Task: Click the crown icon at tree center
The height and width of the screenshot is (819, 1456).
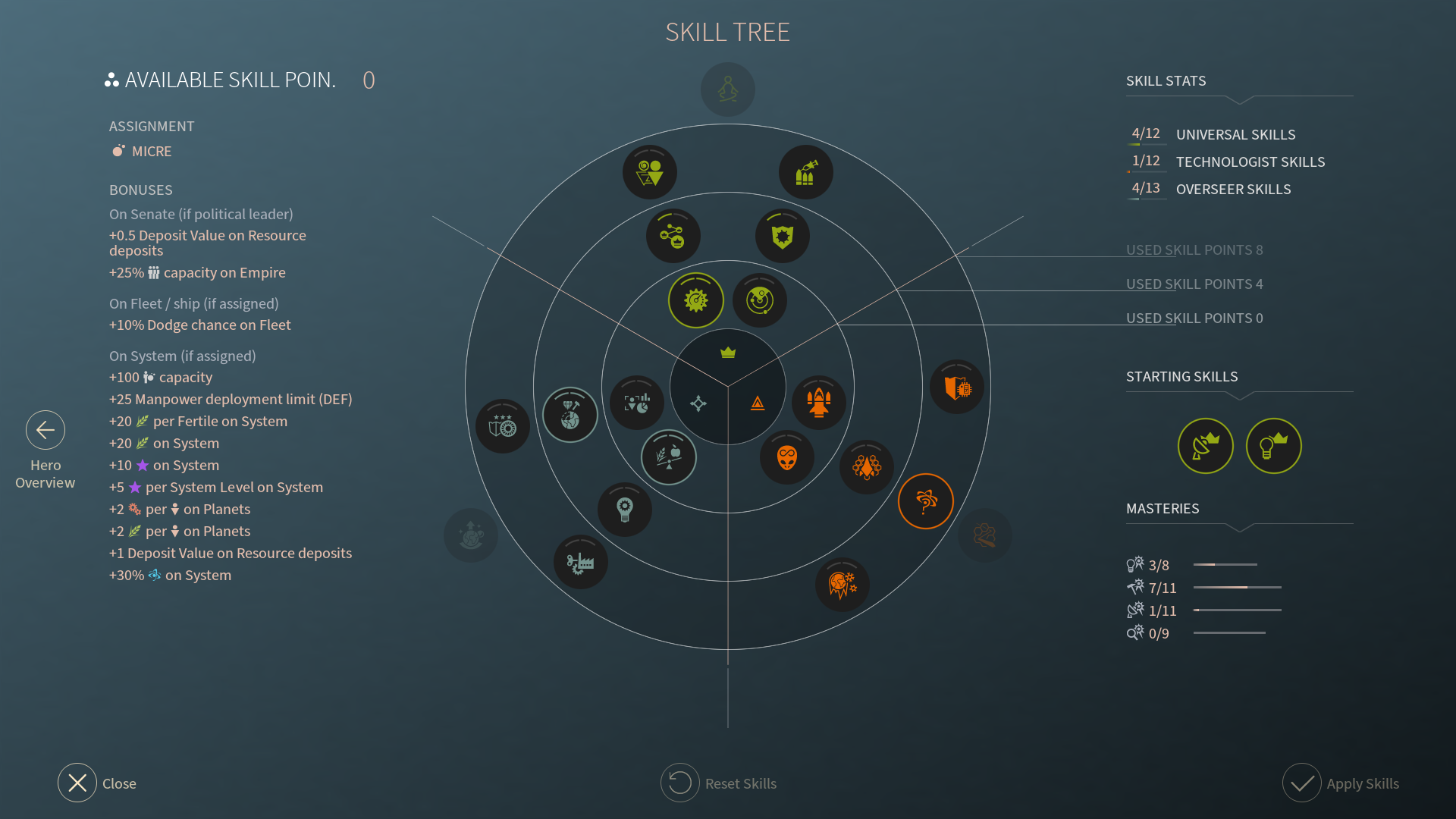Action: (728, 353)
